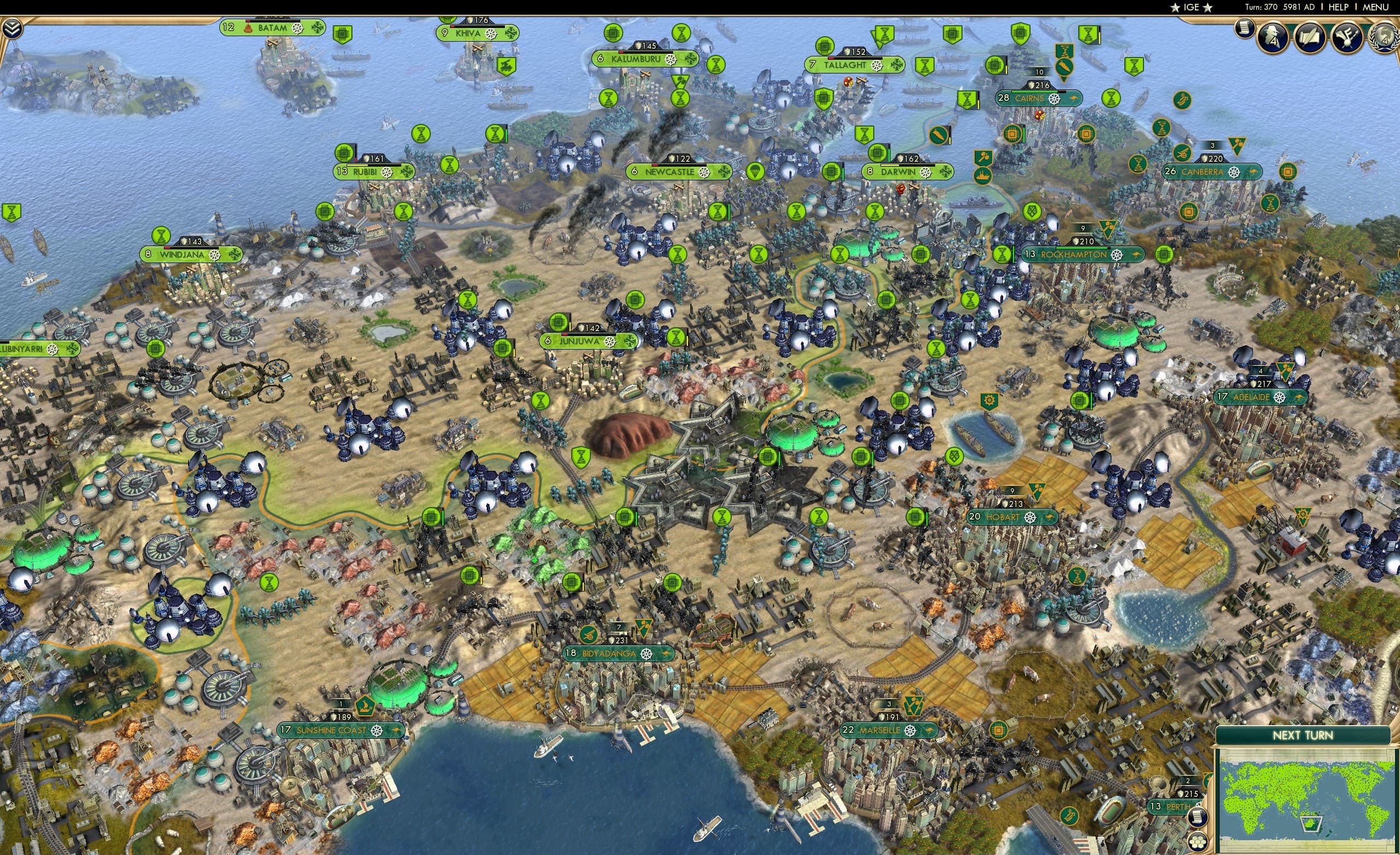Open the MENU item in the top bar
The height and width of the screenshot is (855, 1400).
pyautogui.click(x=1377, y=7)
